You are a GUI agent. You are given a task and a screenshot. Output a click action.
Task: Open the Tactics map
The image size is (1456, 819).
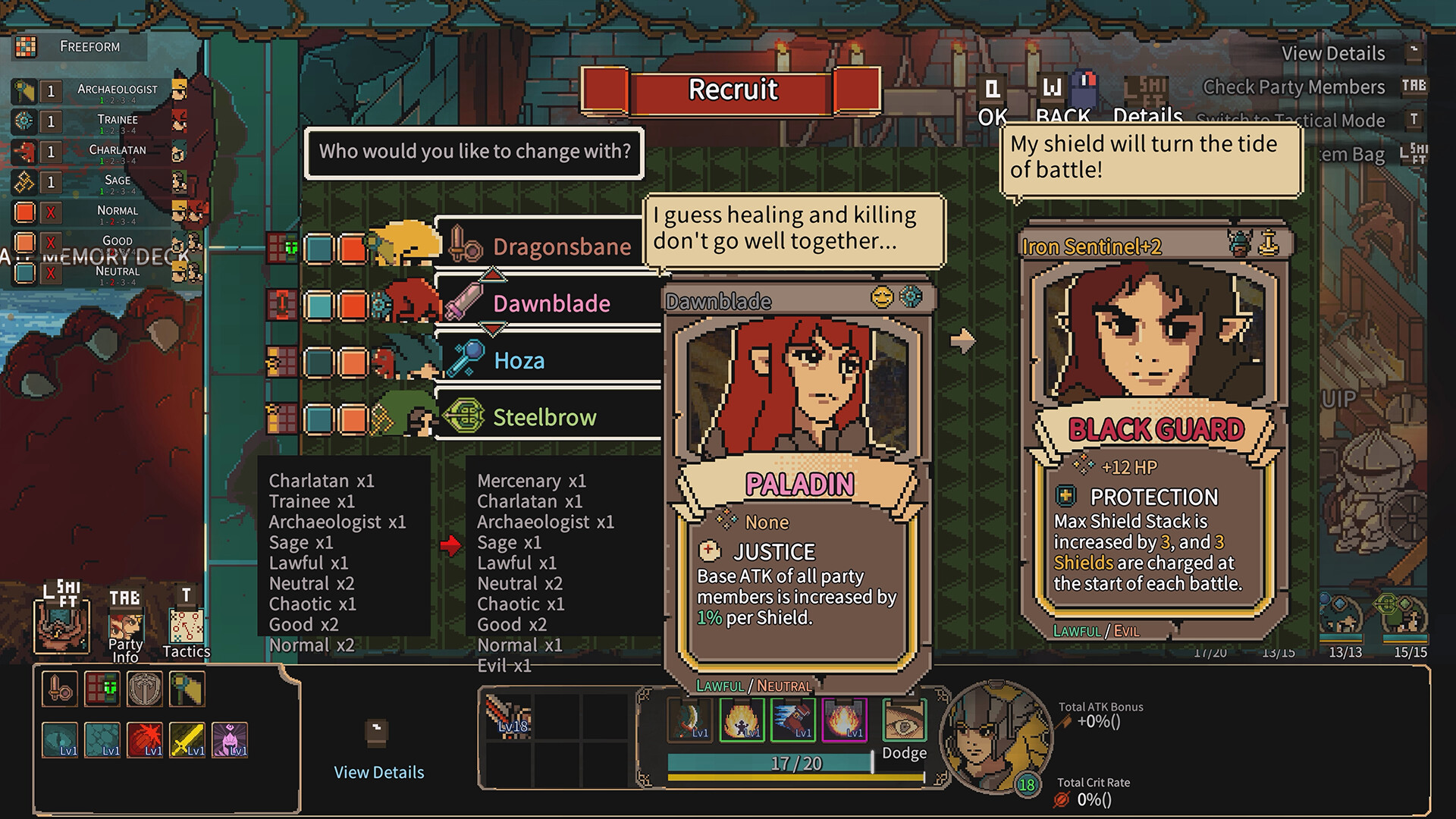186,628
